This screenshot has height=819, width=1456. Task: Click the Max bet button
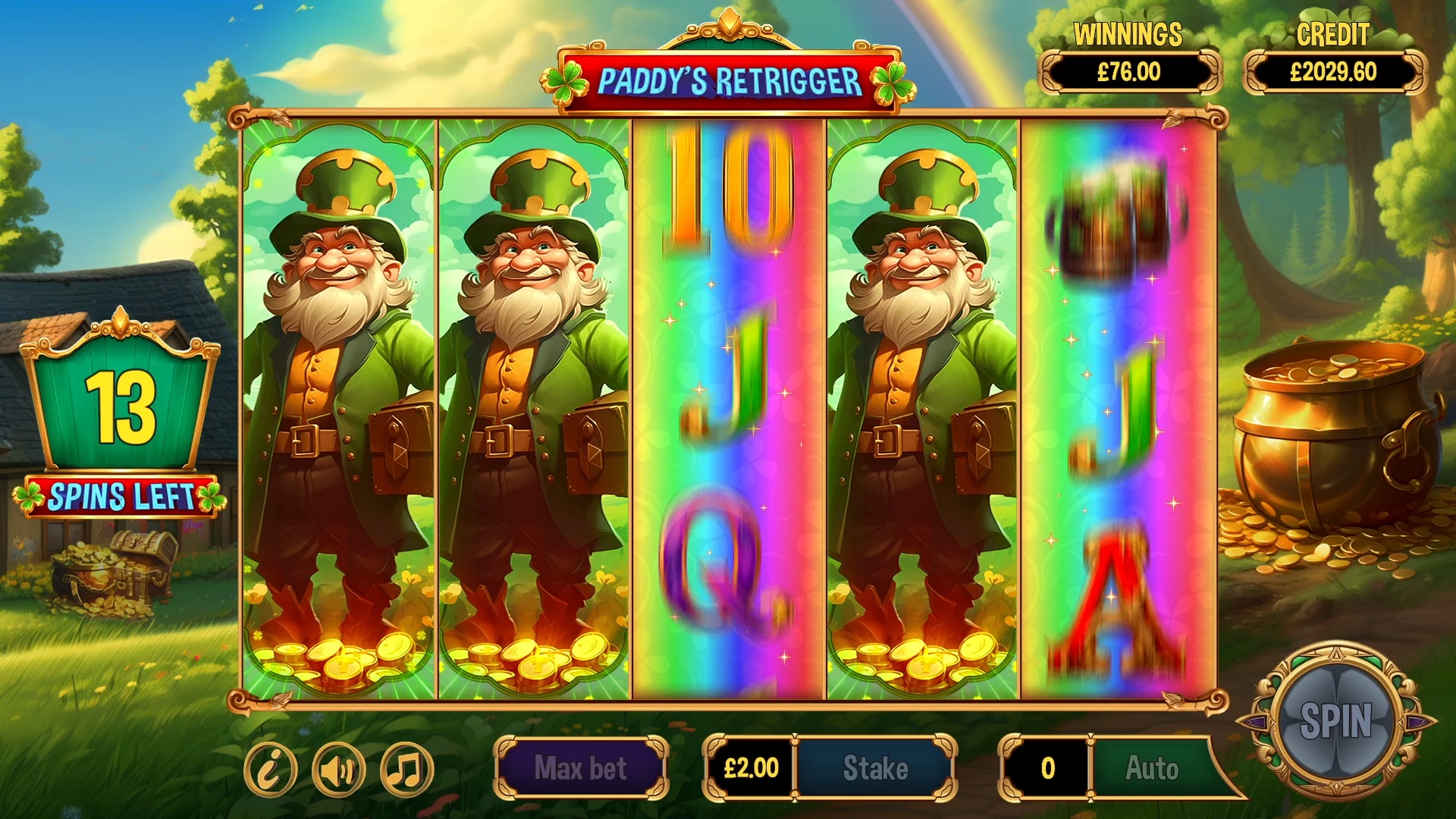point(580,768)
